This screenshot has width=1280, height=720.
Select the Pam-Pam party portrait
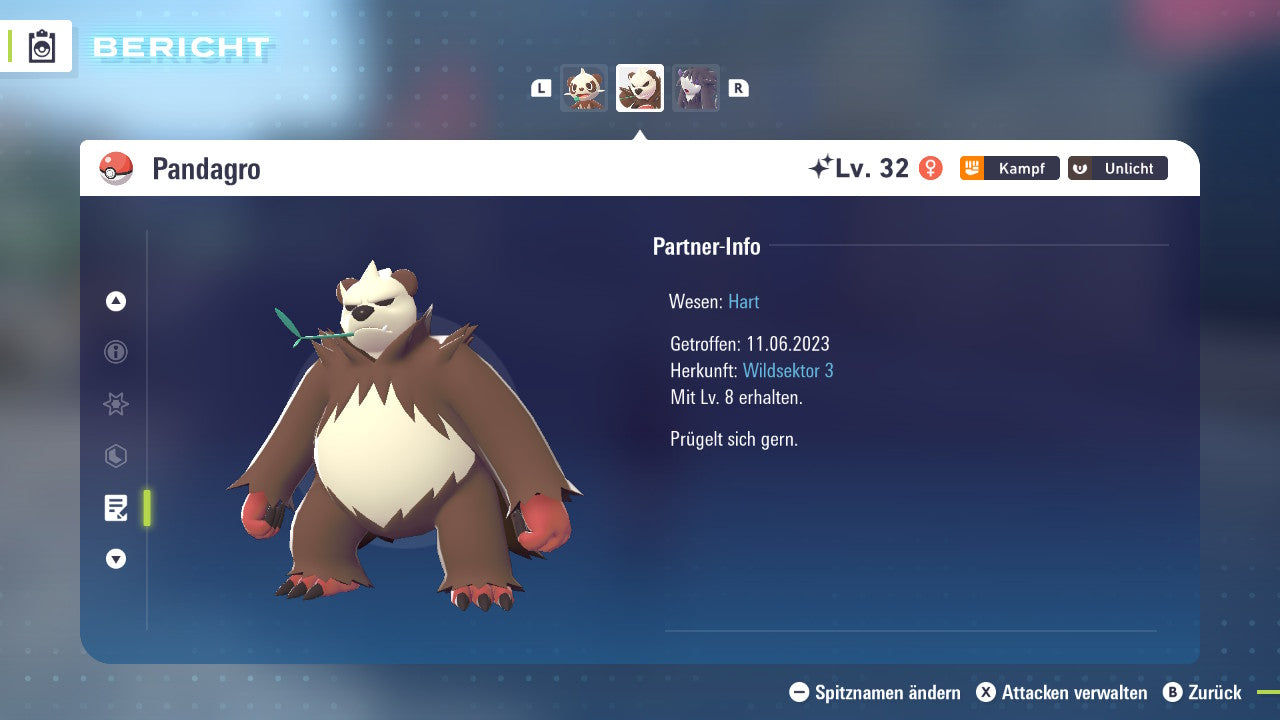[x=584, y=88]
